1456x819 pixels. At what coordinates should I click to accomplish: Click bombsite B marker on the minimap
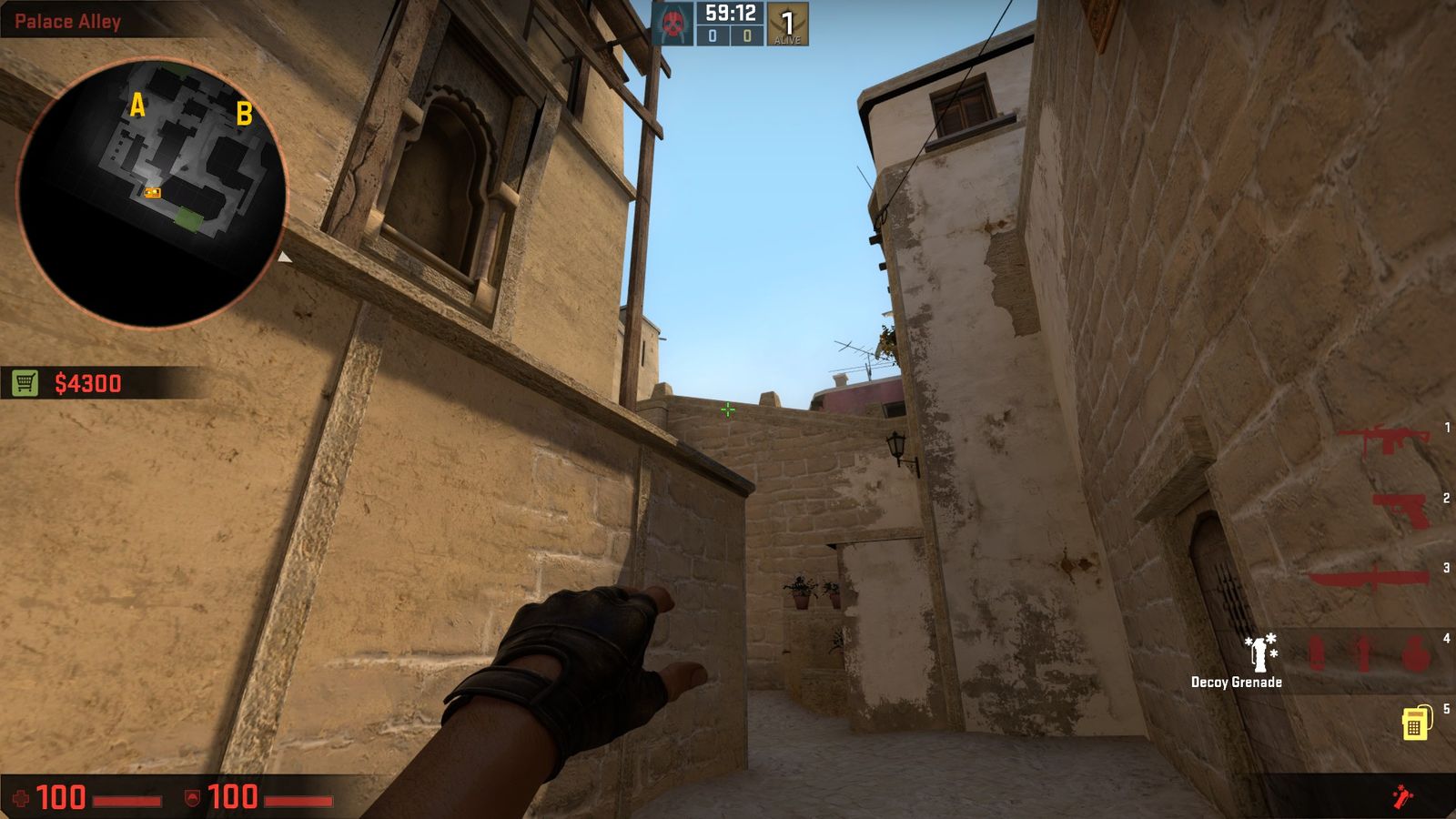pos(244,116)
